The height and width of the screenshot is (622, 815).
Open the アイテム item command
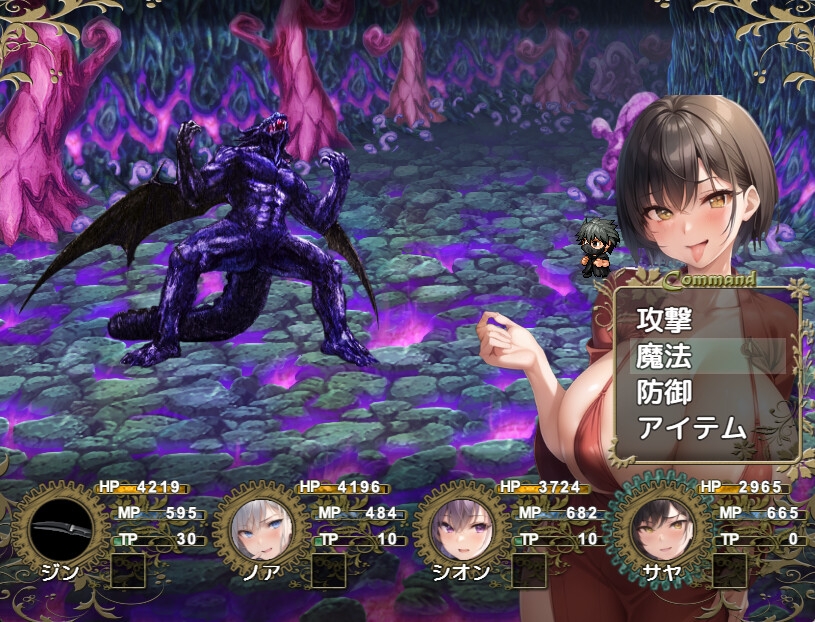tap(692, 428)
